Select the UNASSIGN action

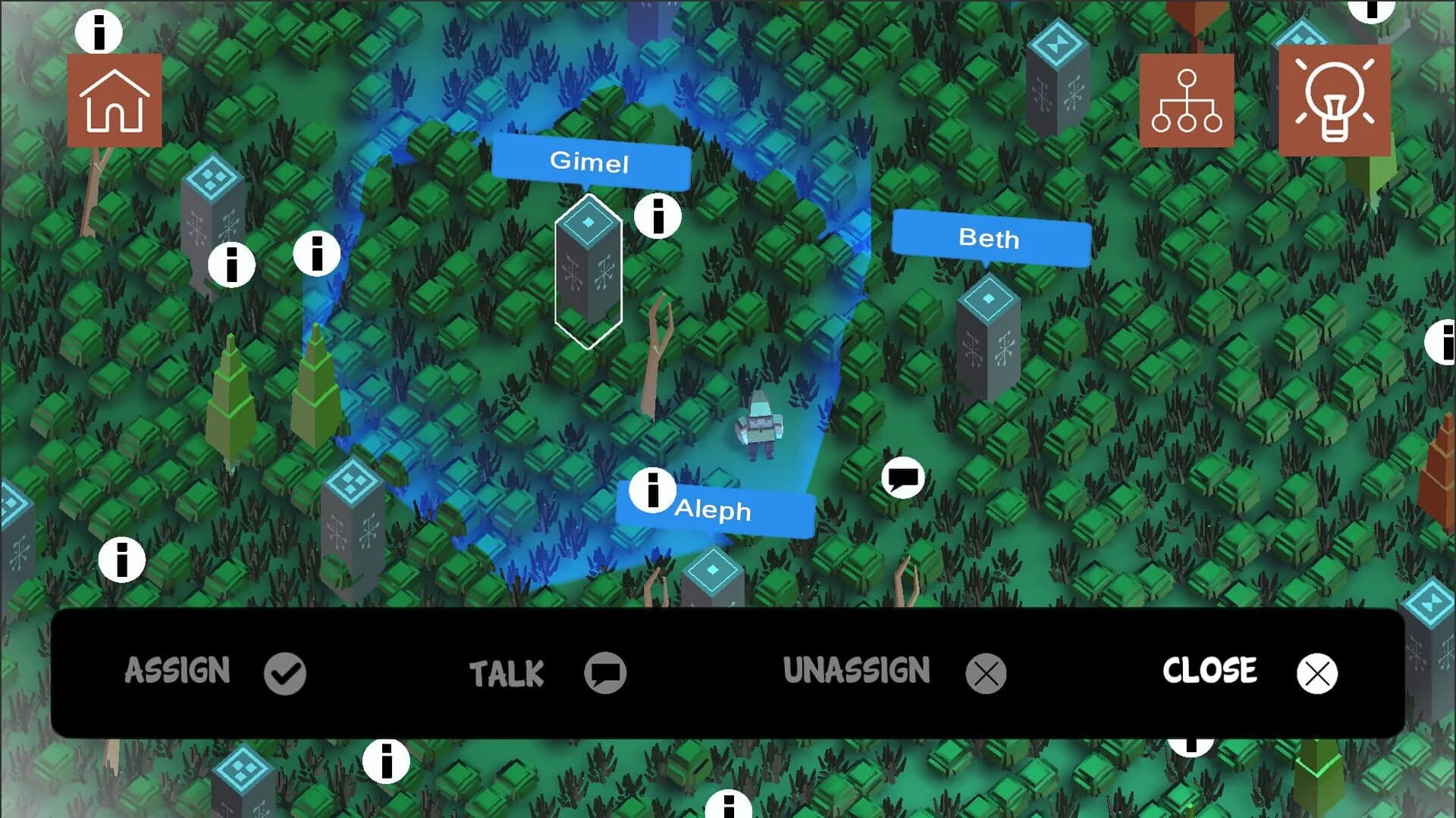coord(858,670)
